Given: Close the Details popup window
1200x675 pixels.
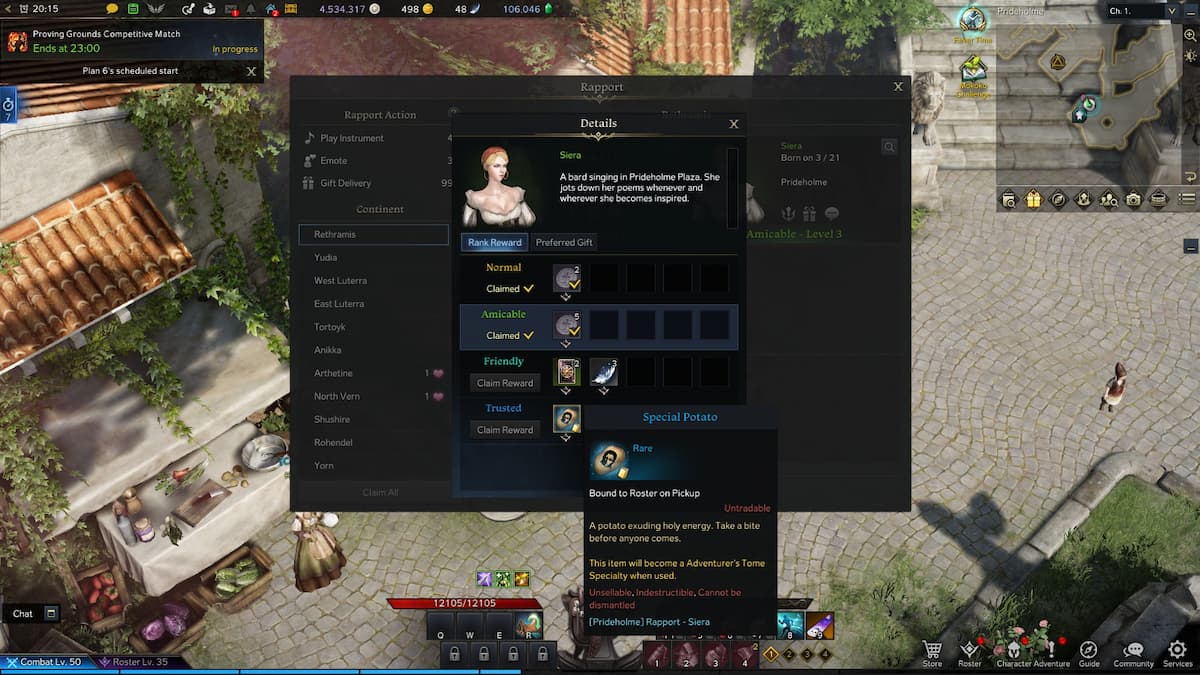Looking at the screenshot, I should (x=734, y=124).
